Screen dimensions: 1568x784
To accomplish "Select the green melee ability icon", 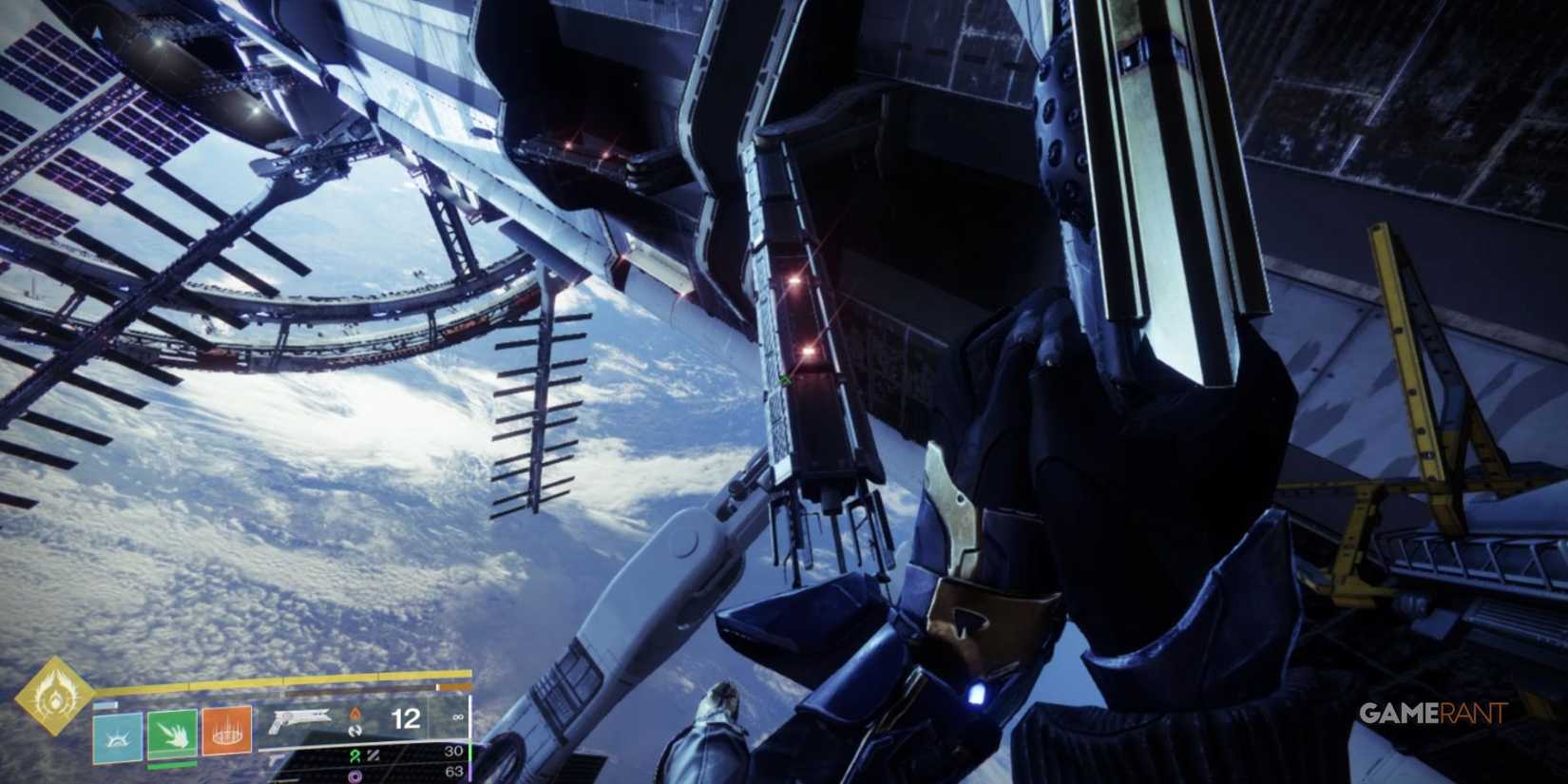I will click(x=171, y=734).
